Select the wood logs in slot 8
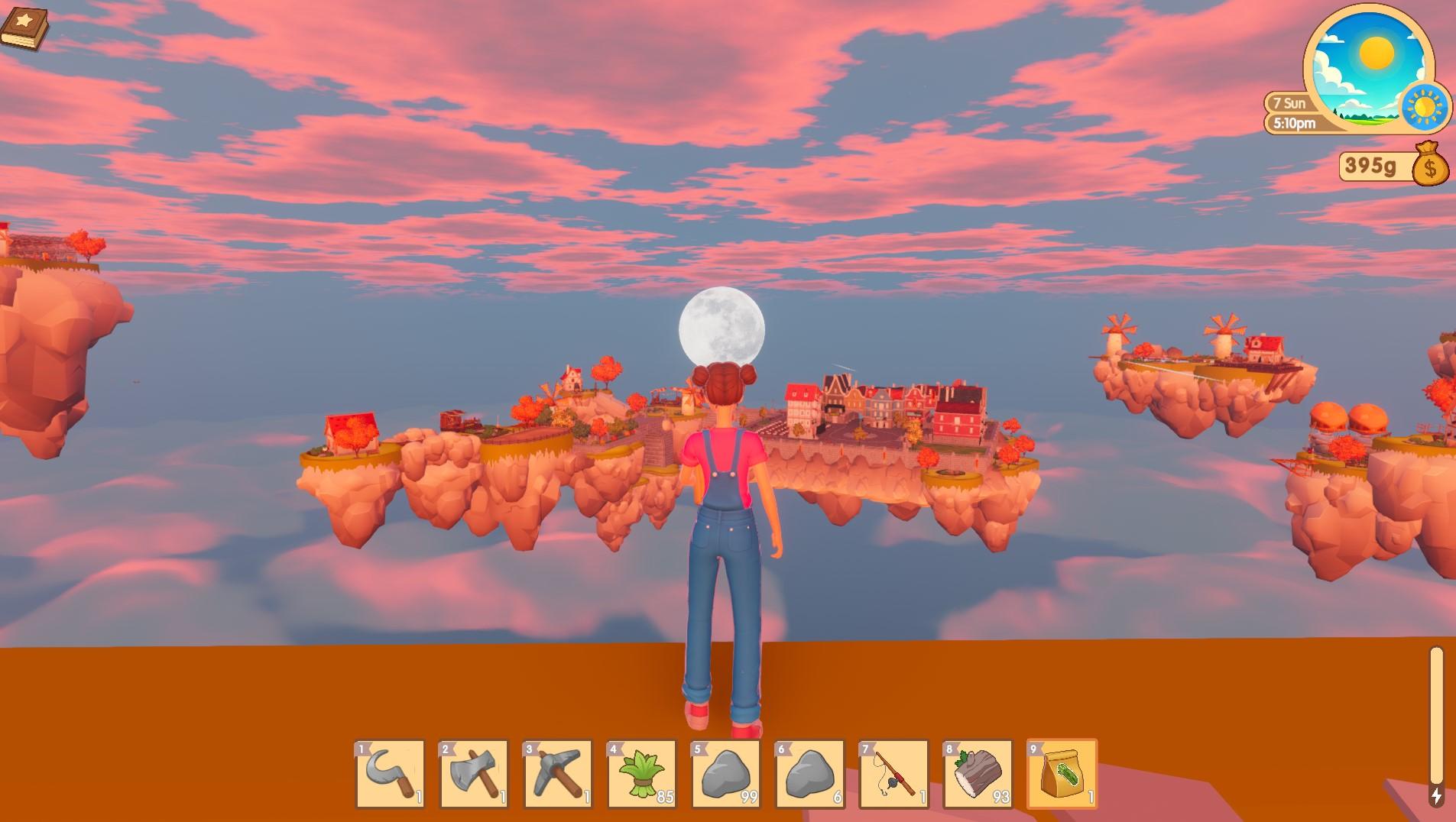Image resolution: width=1456 pixels, height=822 pixels. coord(979,775)
